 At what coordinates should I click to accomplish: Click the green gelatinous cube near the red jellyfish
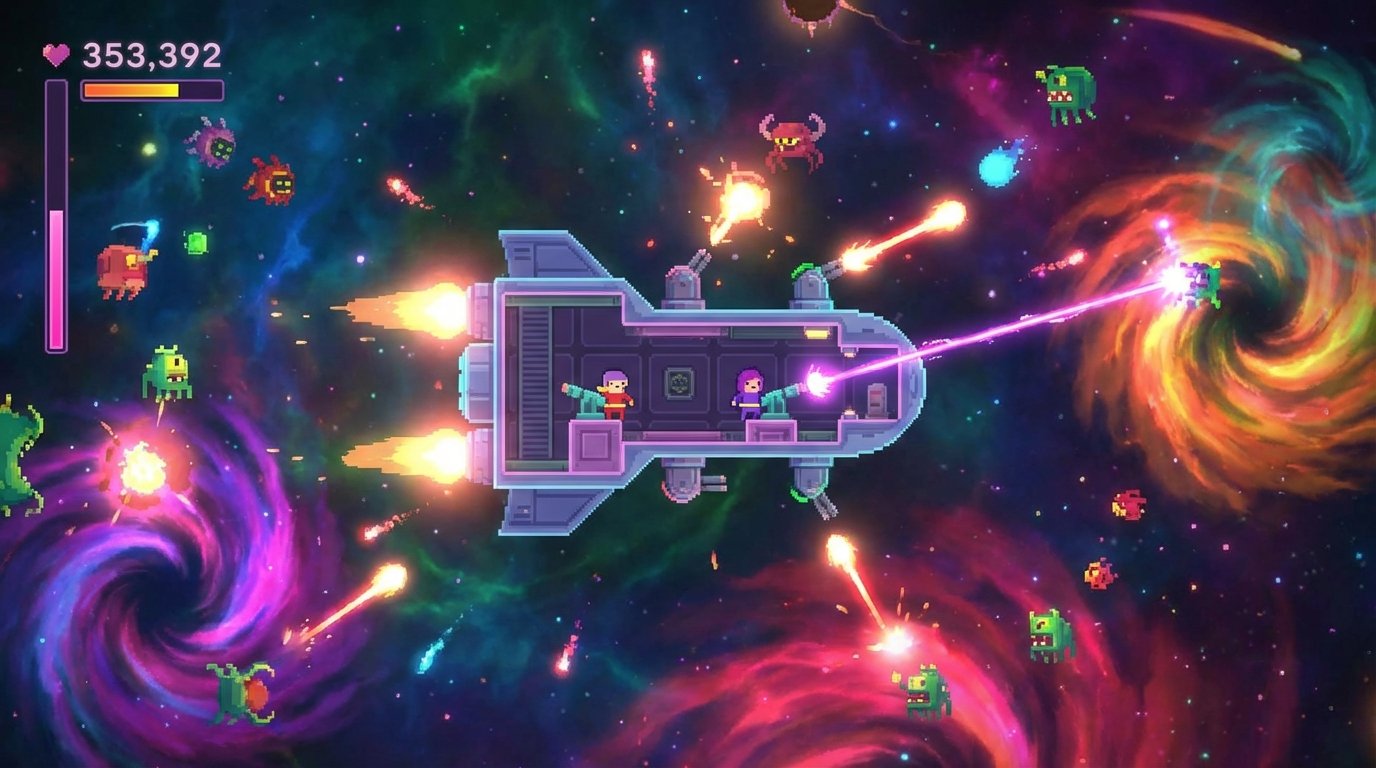click(x=196, y=241)
